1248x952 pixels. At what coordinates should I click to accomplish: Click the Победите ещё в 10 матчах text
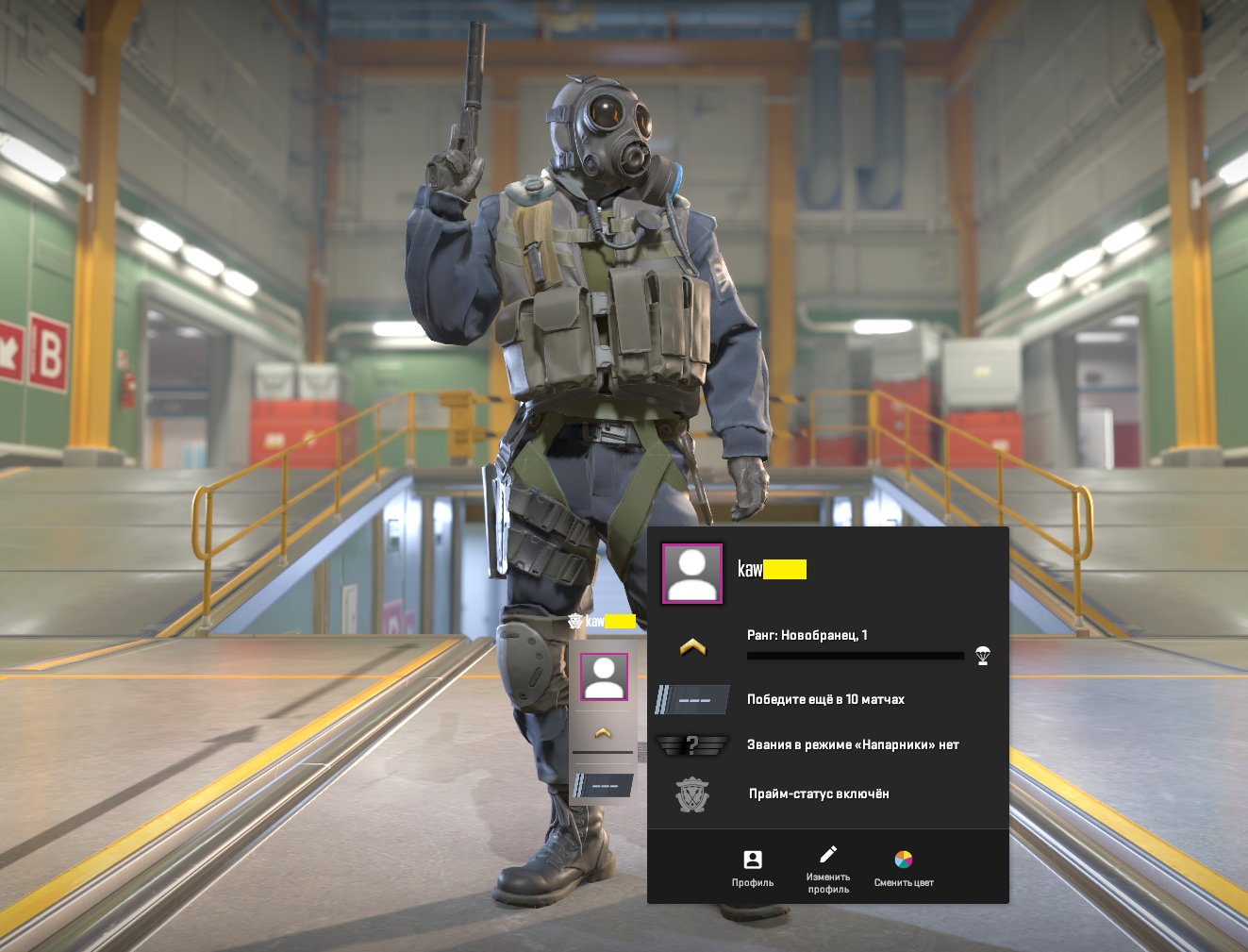coord(825,699)
